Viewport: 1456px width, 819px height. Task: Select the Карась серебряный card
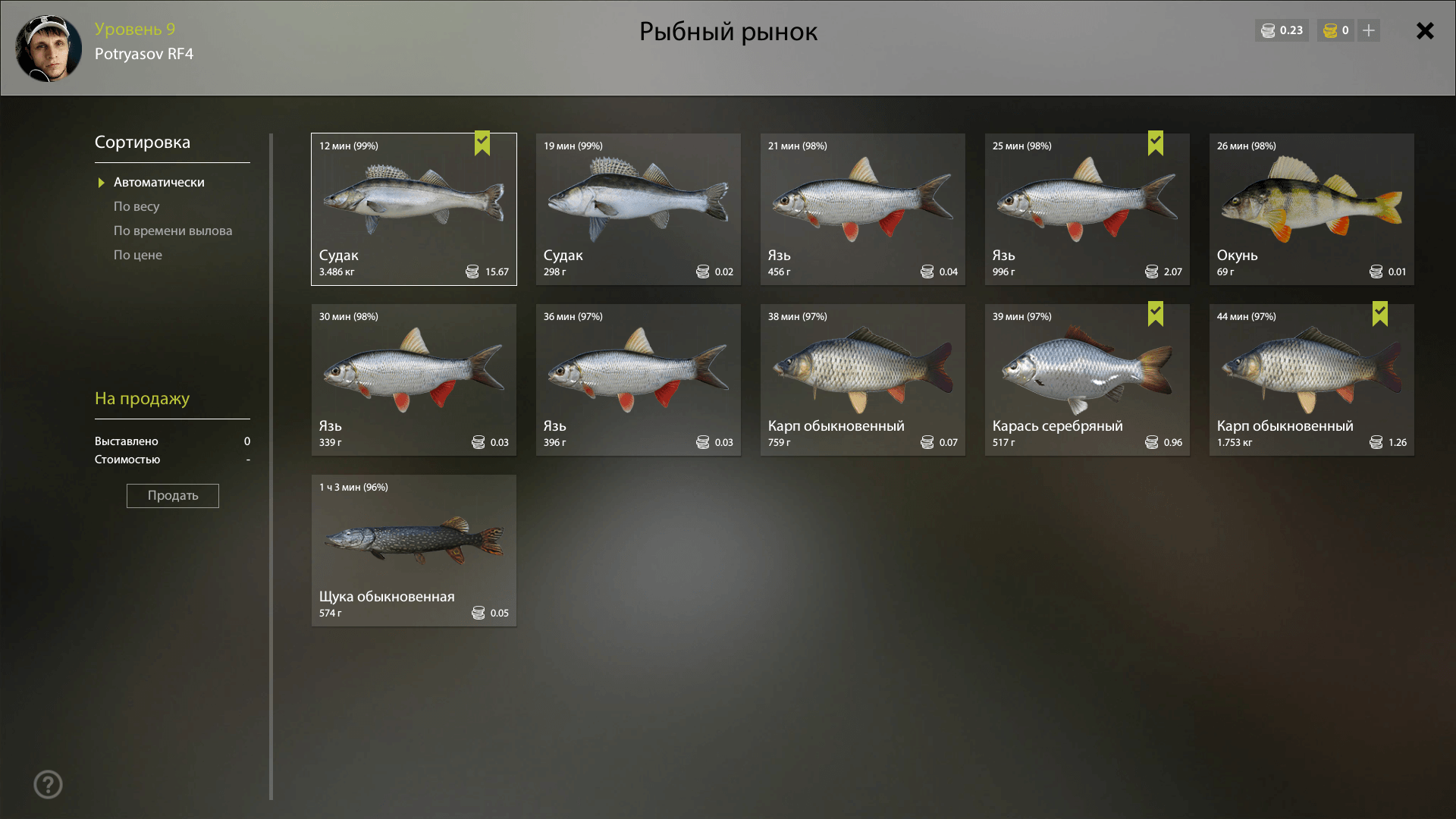click(1087, 380)
